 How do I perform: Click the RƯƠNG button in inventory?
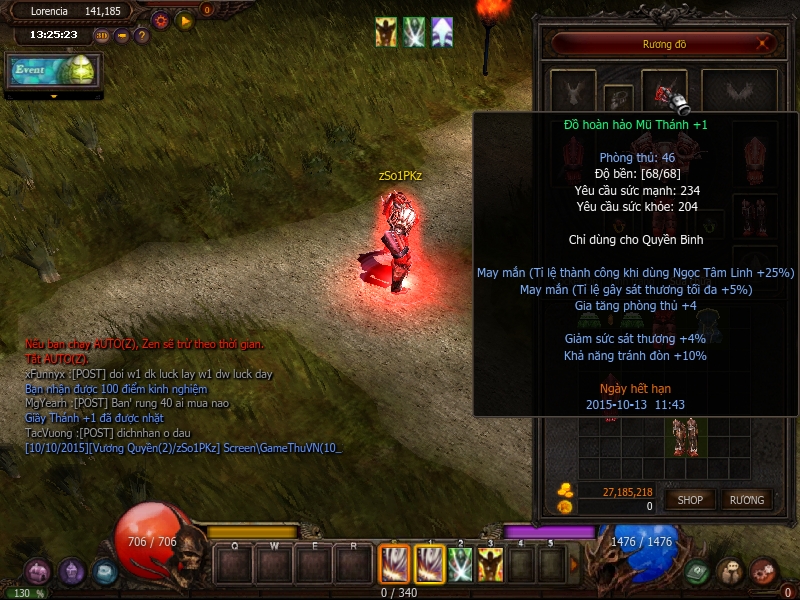(x=746, y=499)
